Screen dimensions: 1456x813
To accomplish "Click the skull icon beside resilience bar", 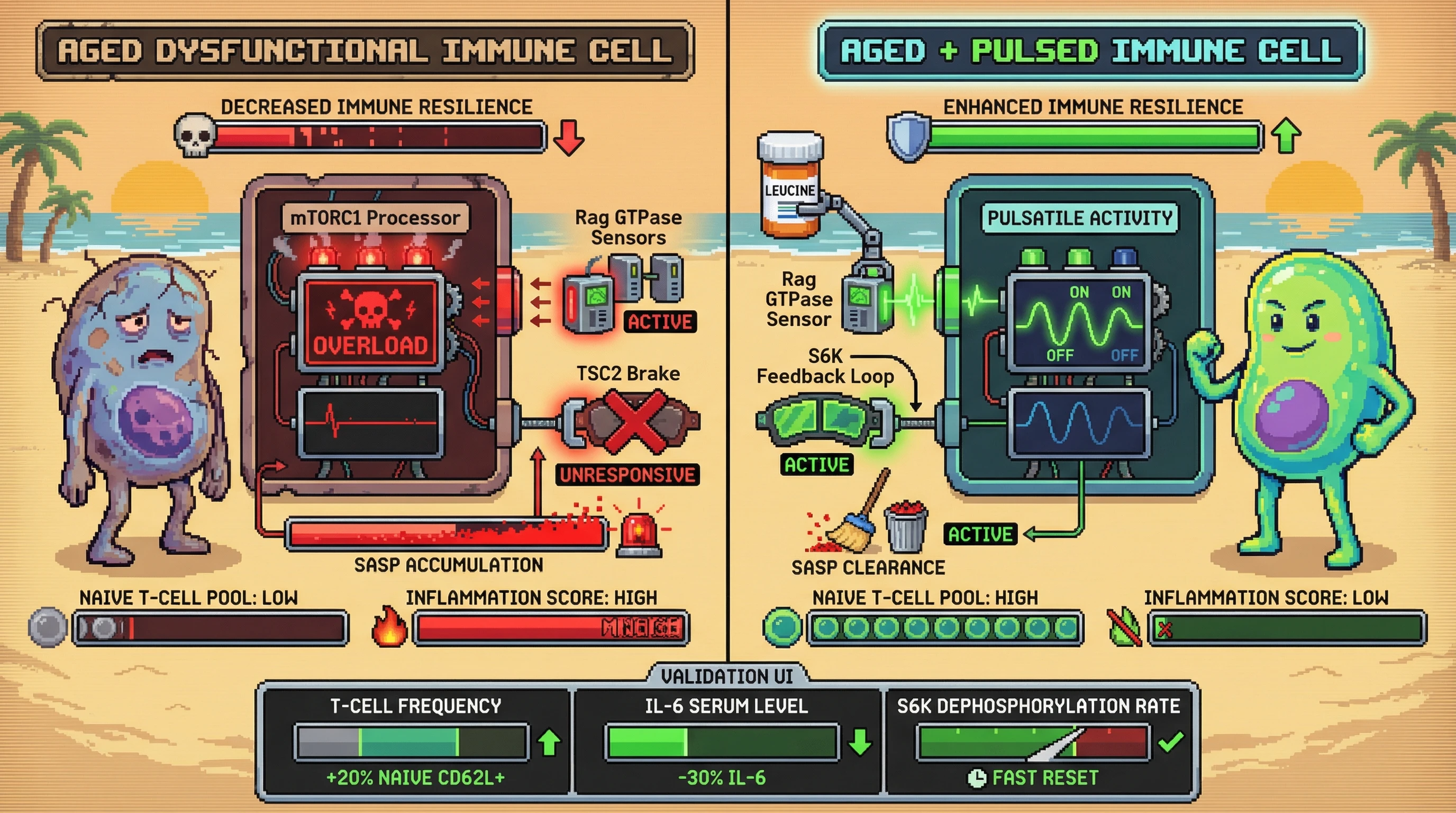I will coord(195,135).
